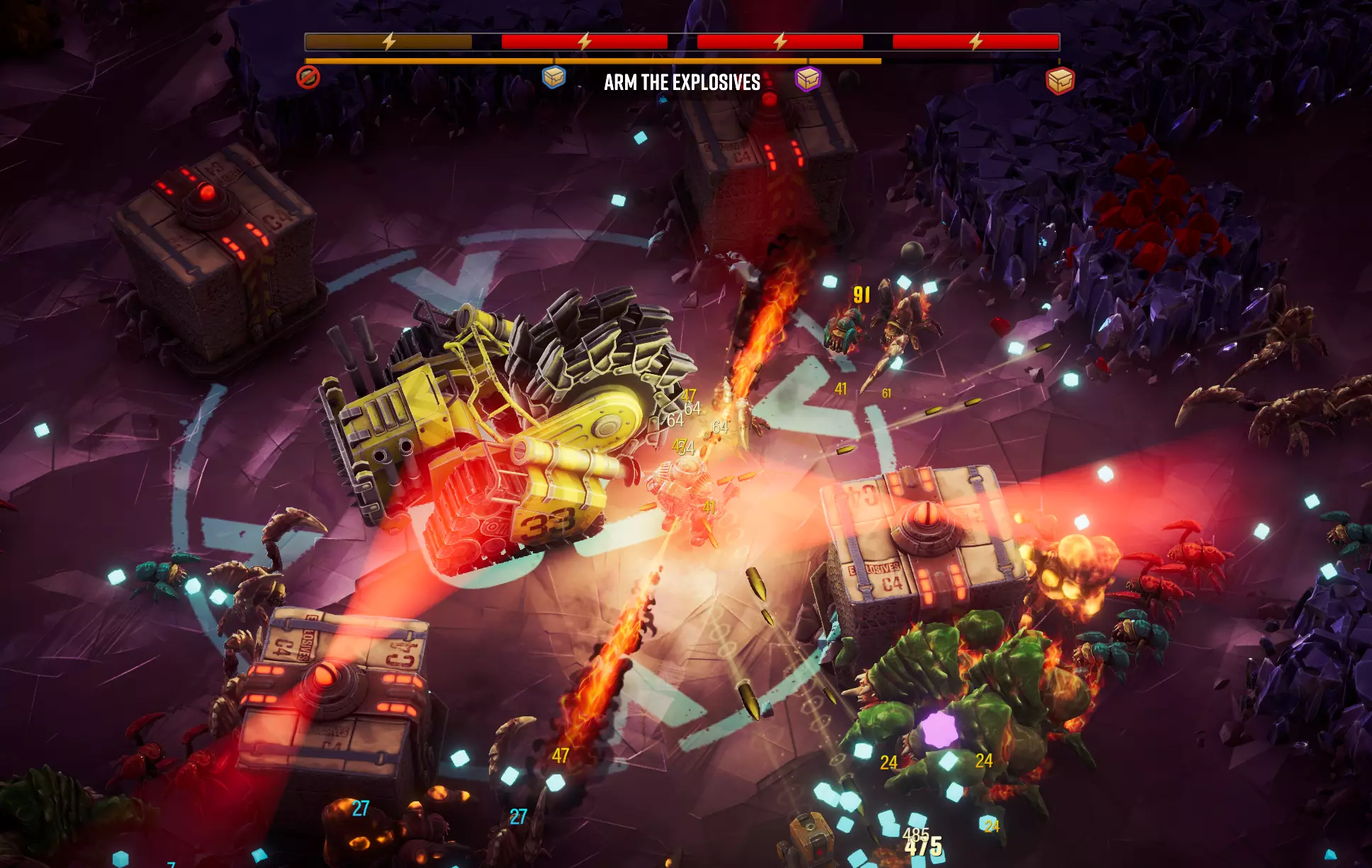Select the Arm the Explosives objective label
Viewport: 1372px width, 868px height.
[682, 83]
